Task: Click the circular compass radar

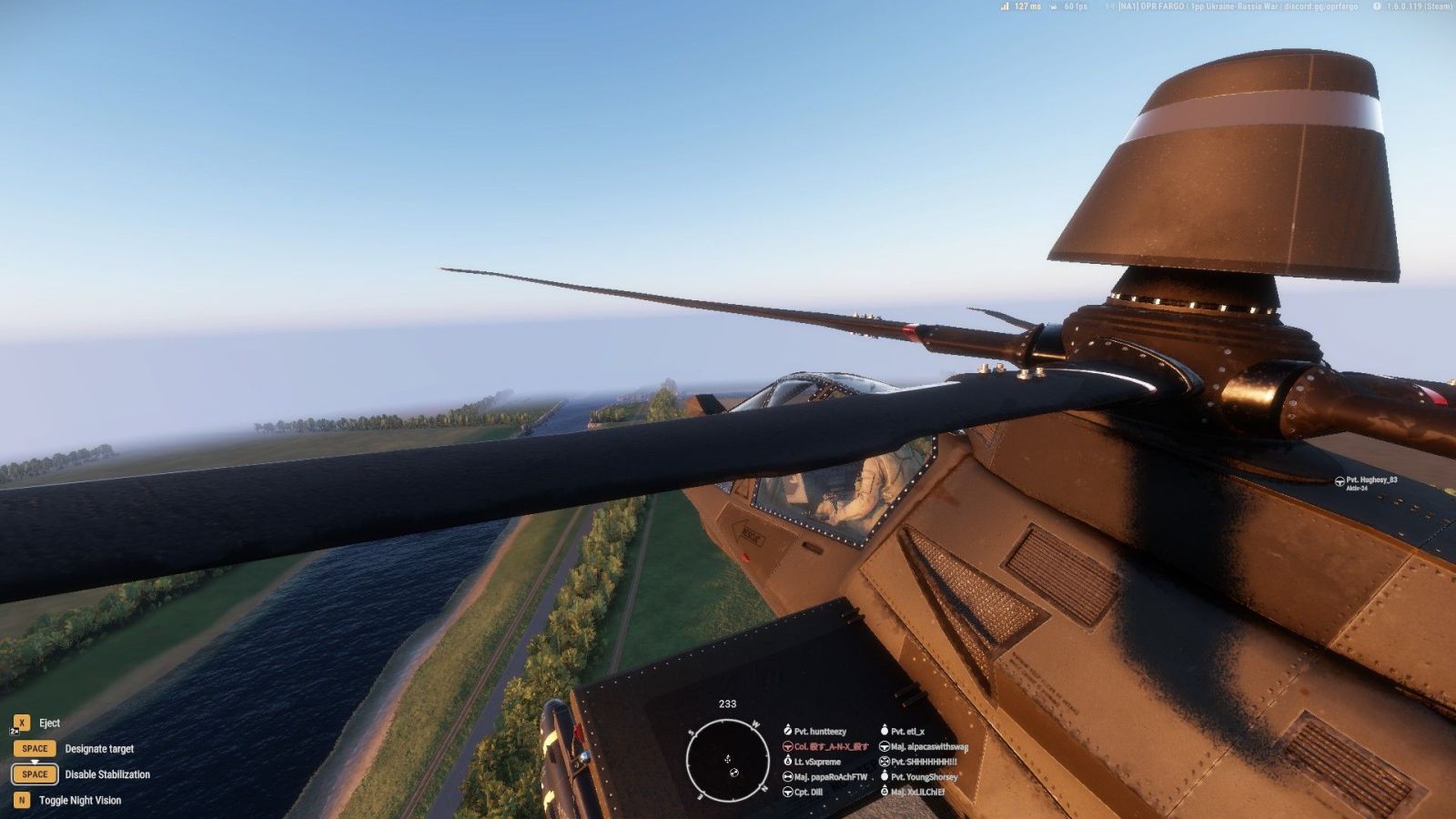Action: (x=727, y=760)
